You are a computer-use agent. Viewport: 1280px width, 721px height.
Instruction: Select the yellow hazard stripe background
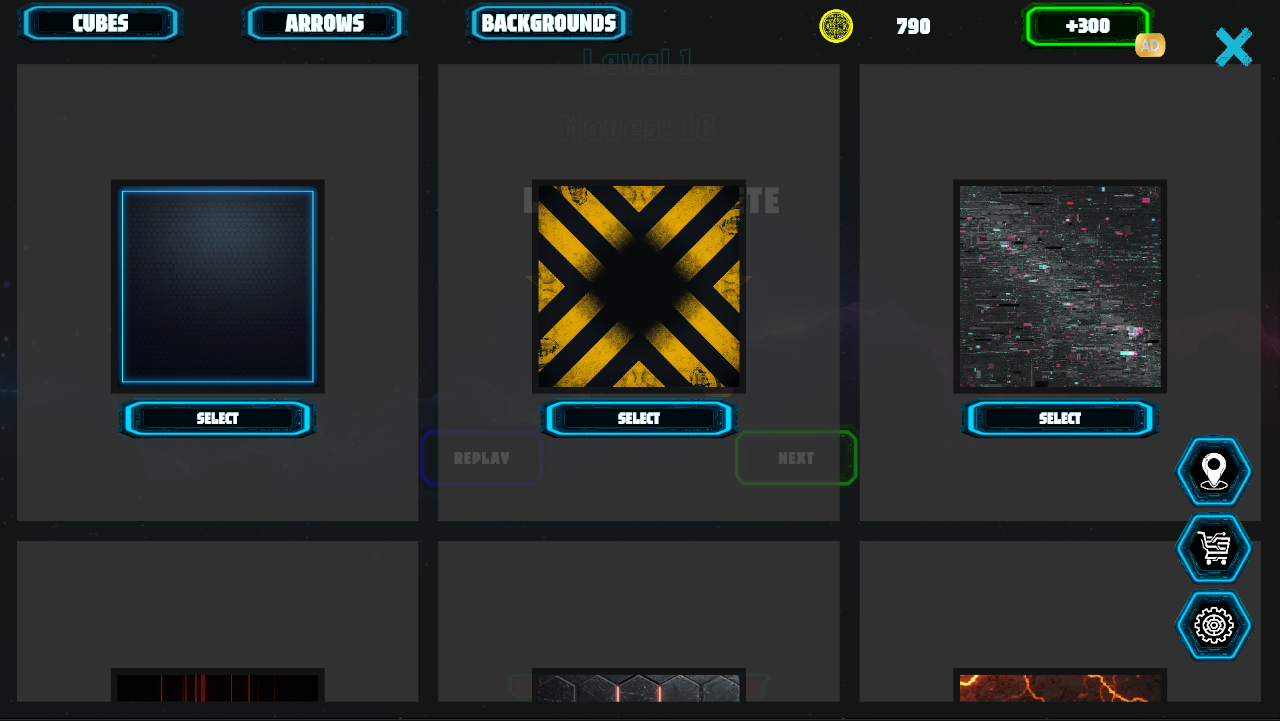[639, 418]
